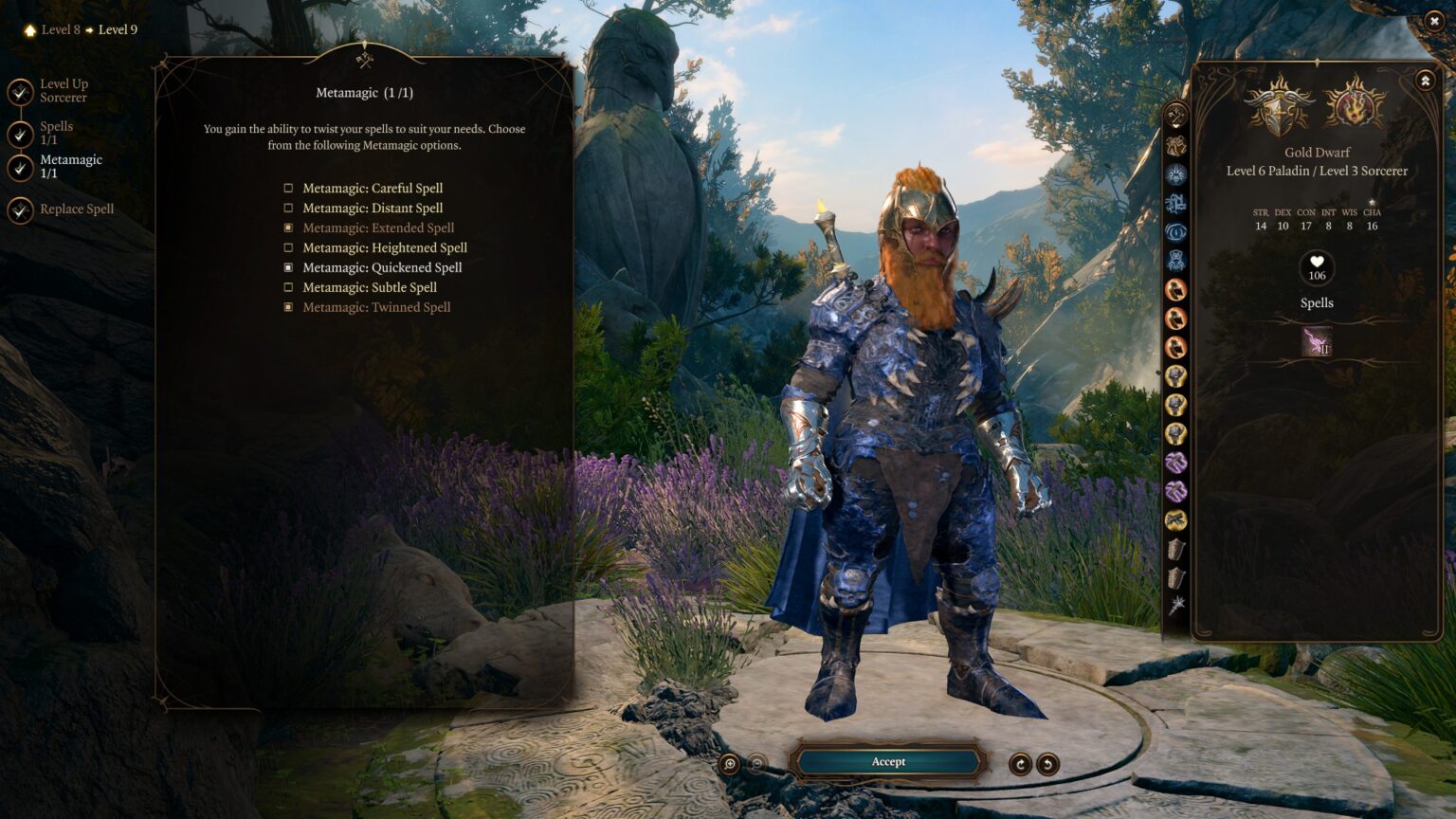Click the heart health icon showing 106

pos(1317,268)
